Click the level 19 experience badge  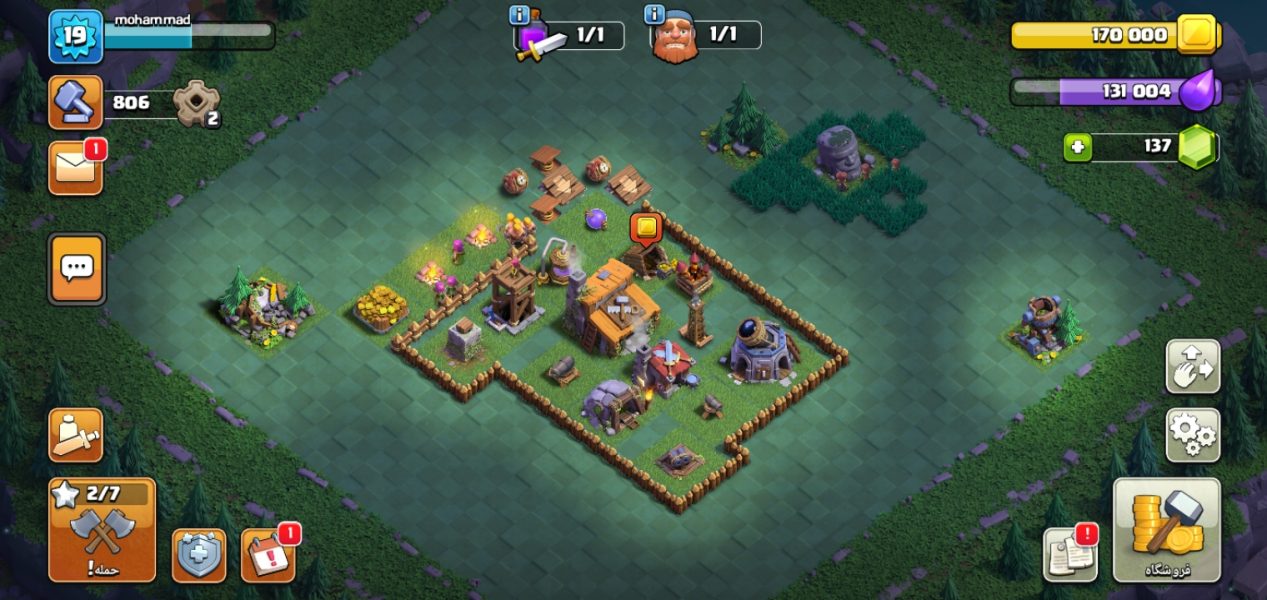click(76, 37)
